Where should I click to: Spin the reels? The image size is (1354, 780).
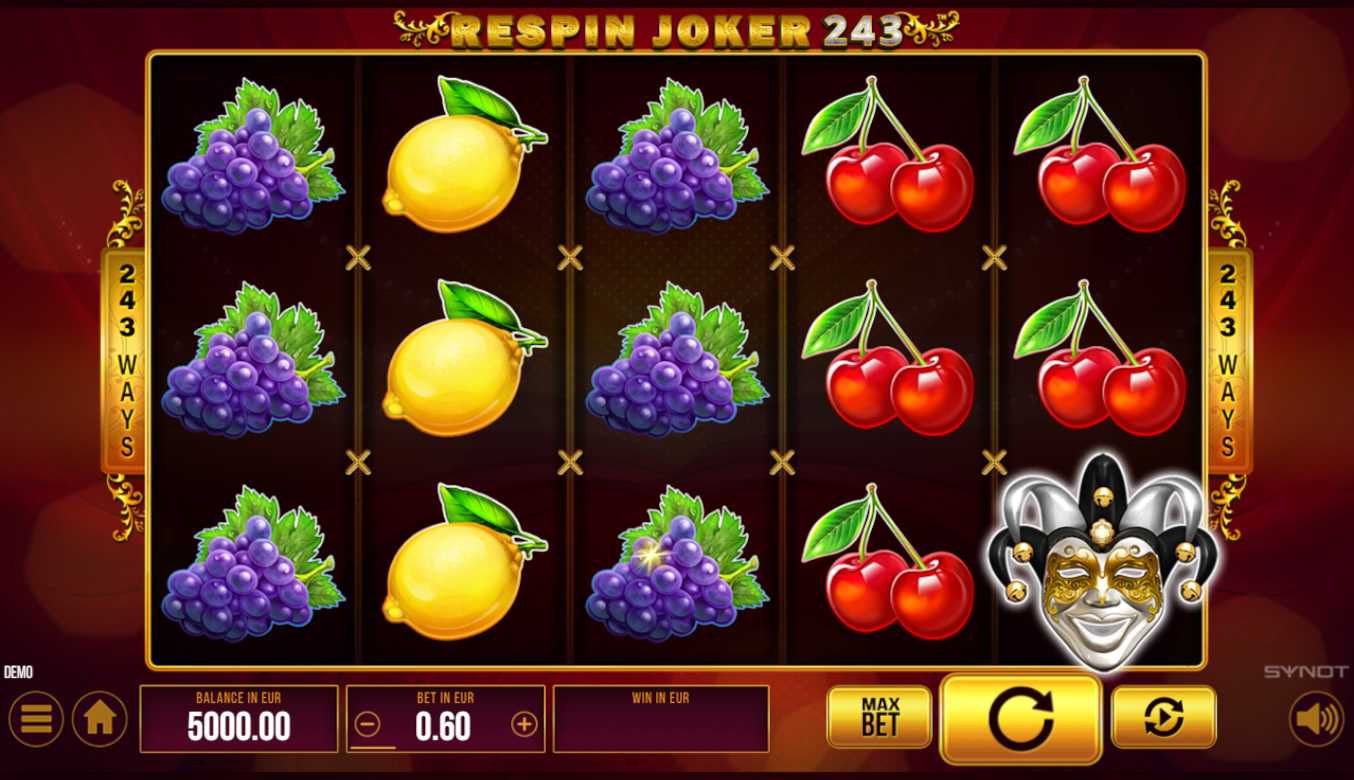(1020, 718)
